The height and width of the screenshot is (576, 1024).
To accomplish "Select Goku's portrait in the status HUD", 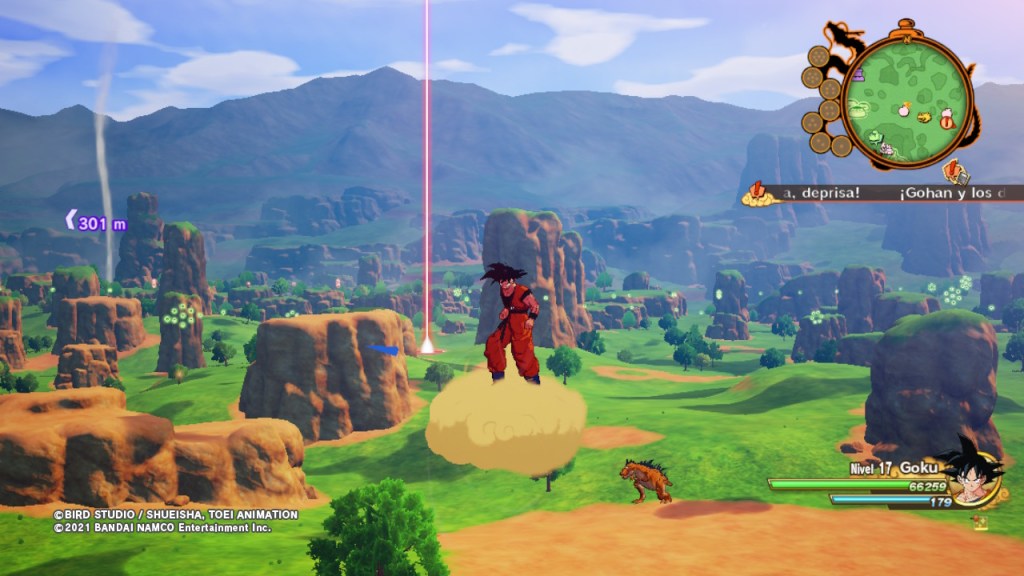I will click(969, 470).
